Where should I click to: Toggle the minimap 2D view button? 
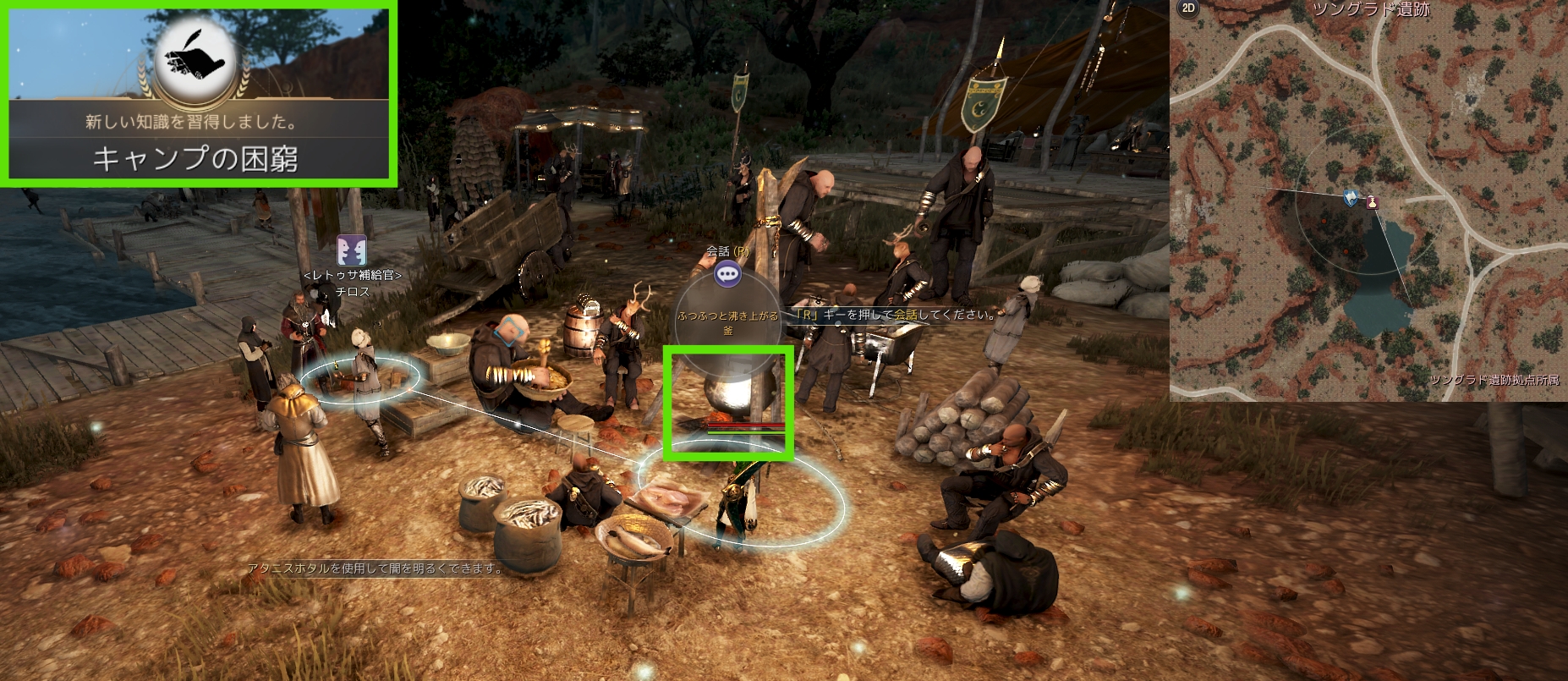tap(1187, 8)
